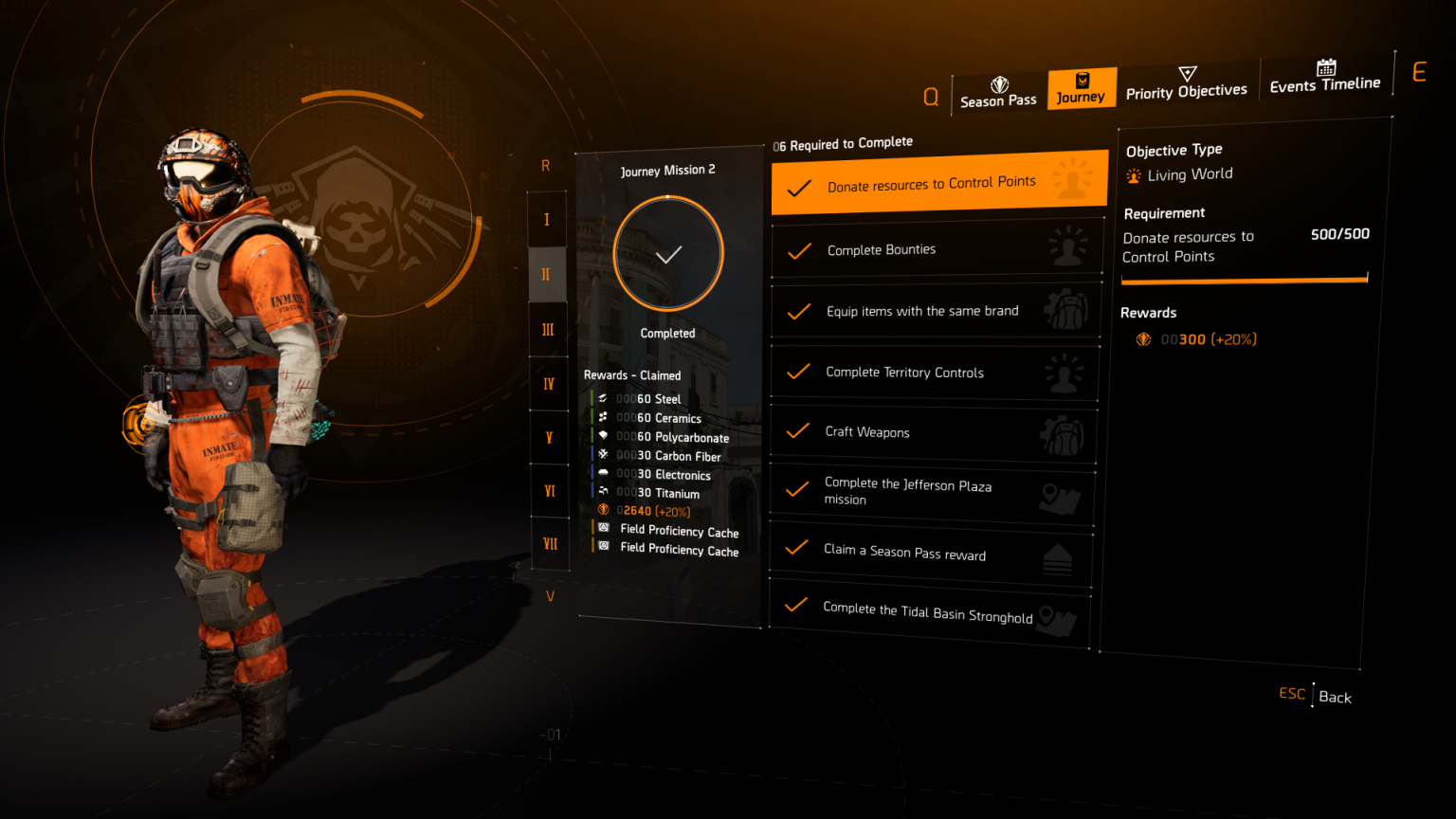Select the Complete Bounties objective icon
Screen dimensions: 1456x819
point(1069,246)
